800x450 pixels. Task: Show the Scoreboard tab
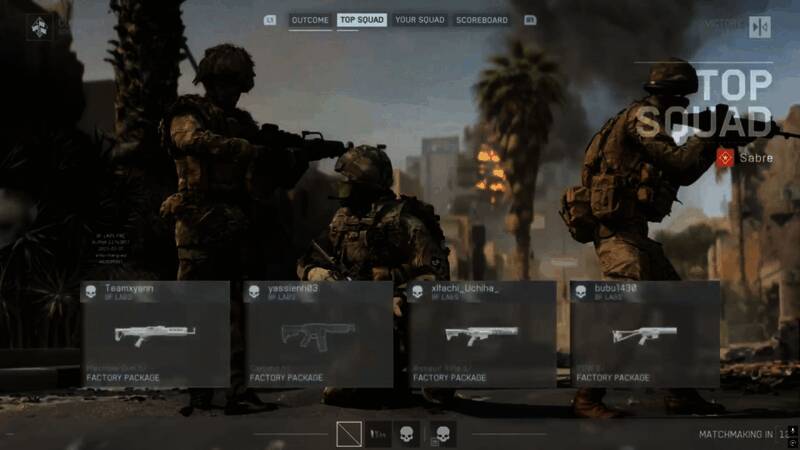(482, 20)
